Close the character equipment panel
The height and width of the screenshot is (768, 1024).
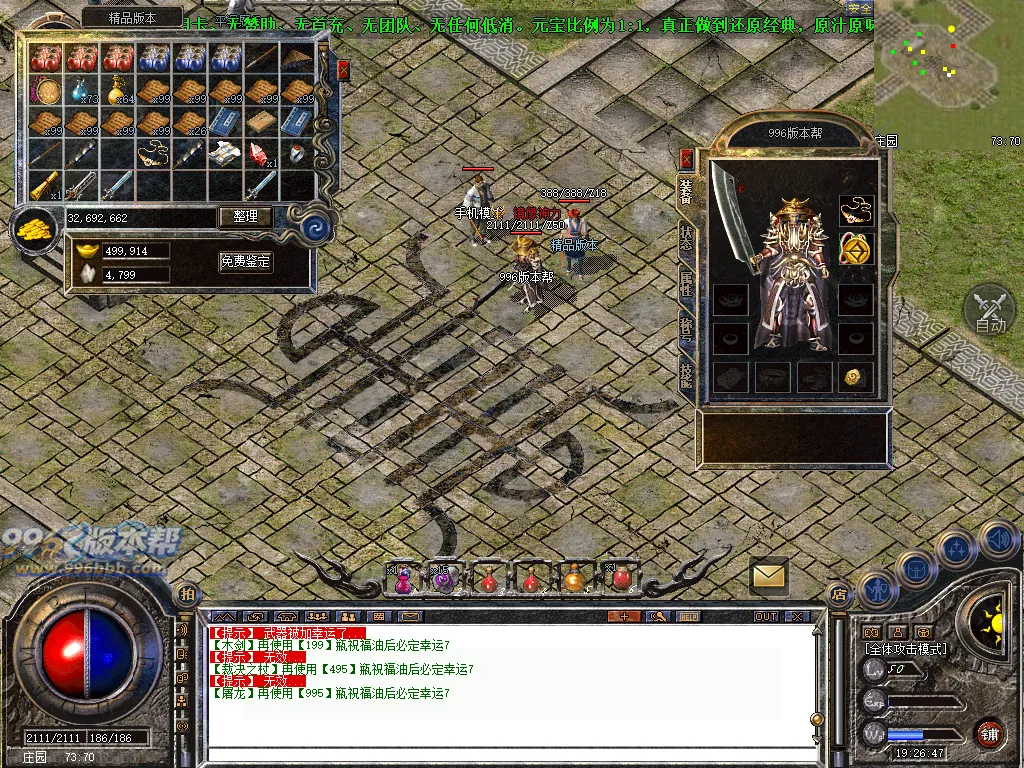pos(686,158)
